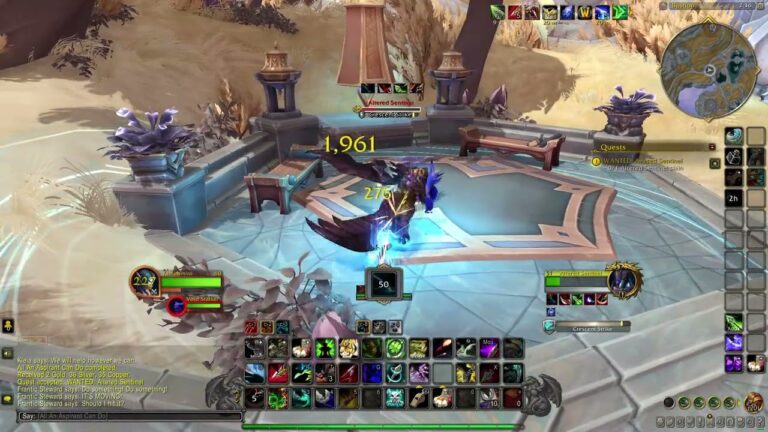Use the white skull ability icon

[395, 397]
